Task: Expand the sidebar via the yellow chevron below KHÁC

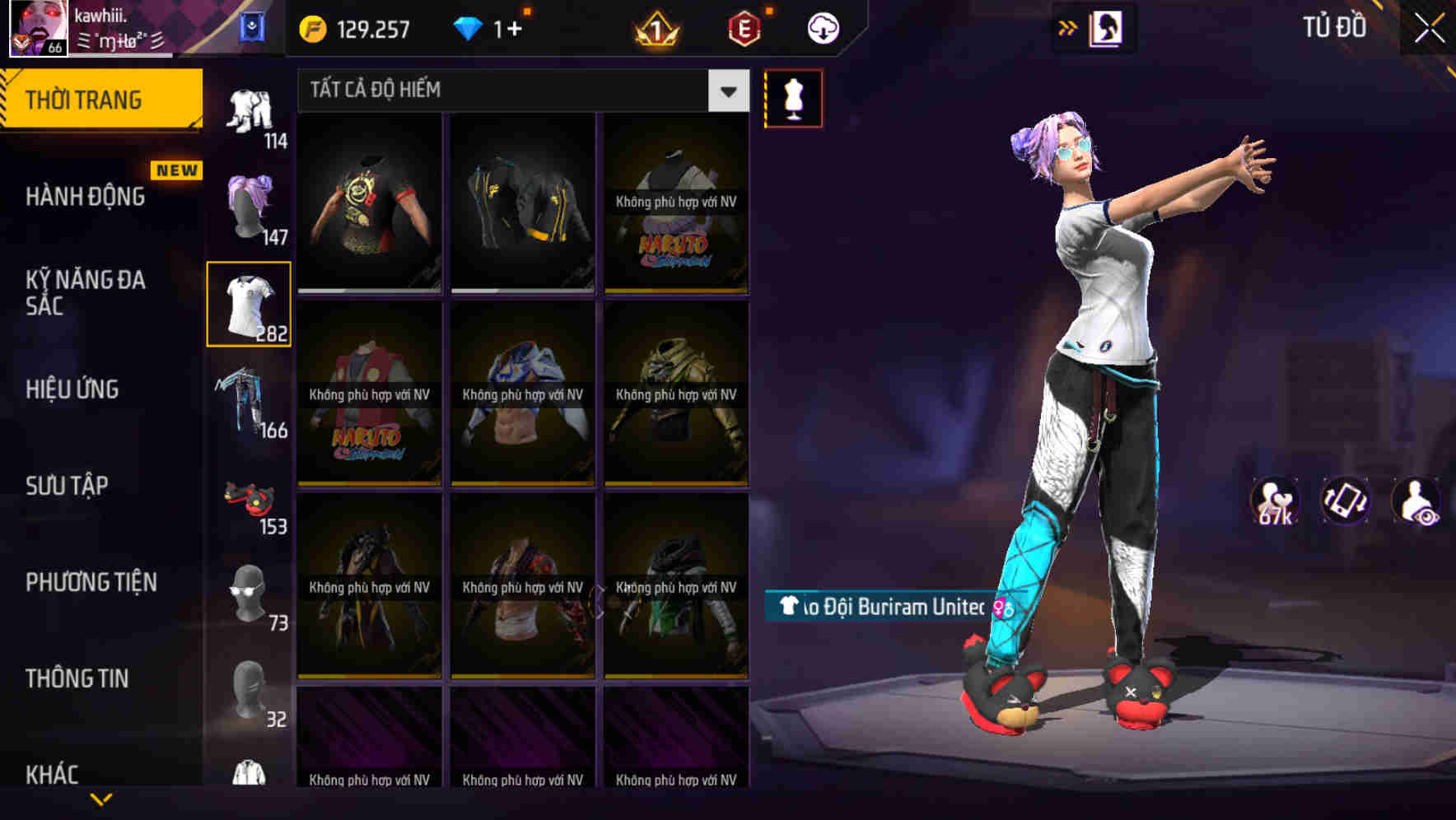Action: (x=101, y=799)
